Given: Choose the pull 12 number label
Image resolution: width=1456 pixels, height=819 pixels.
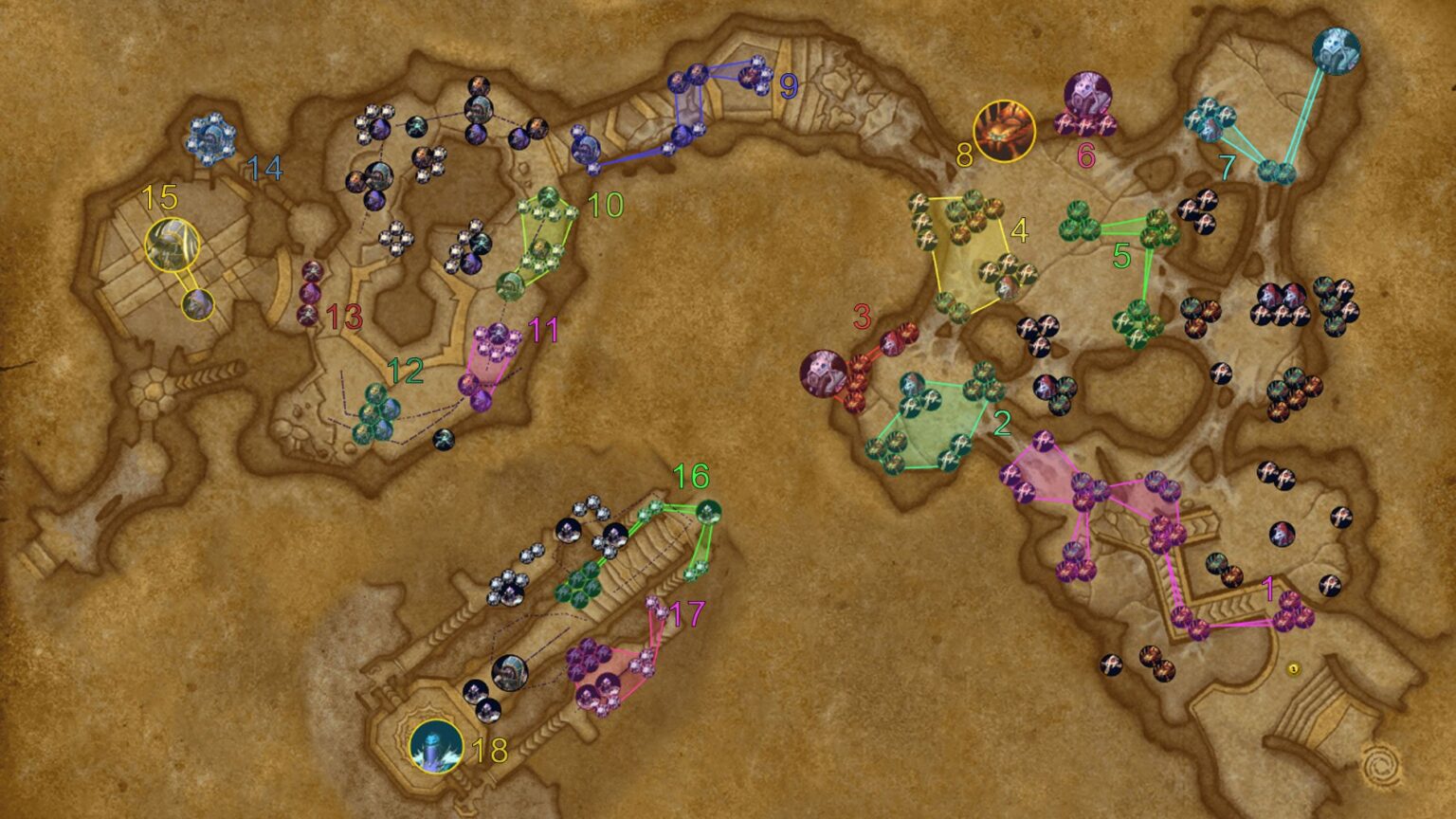Looking at the screenshot, I should (x=406, y=371).
